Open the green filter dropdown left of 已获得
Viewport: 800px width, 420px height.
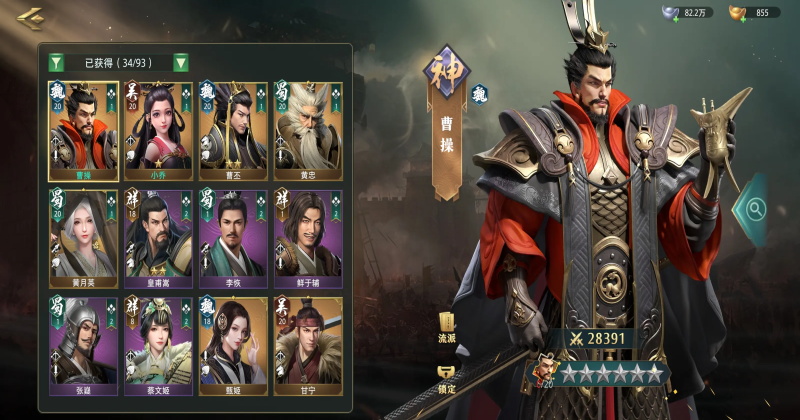[x=56, y=62]
